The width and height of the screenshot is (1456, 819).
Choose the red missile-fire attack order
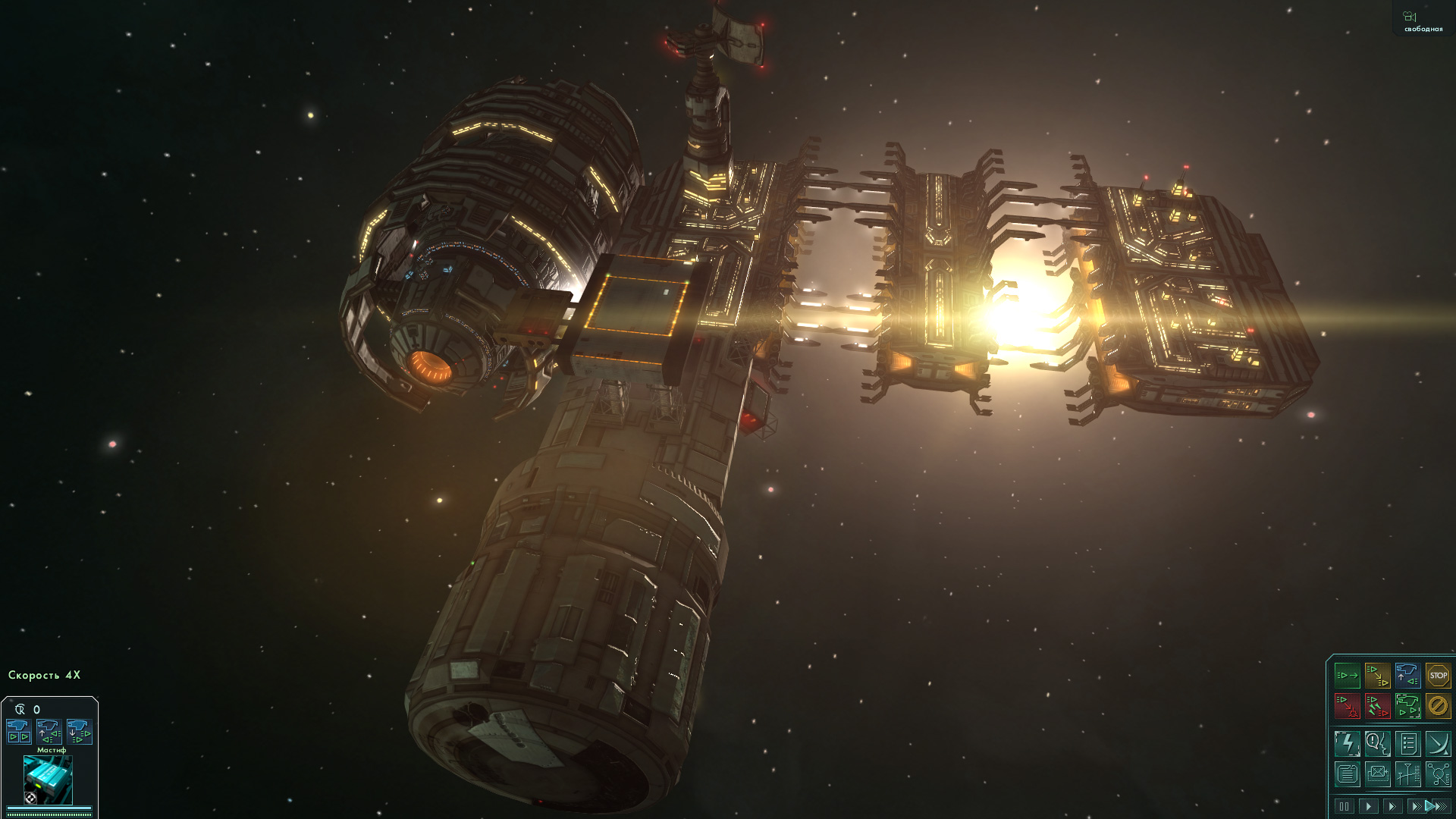tap(1377, 706)
